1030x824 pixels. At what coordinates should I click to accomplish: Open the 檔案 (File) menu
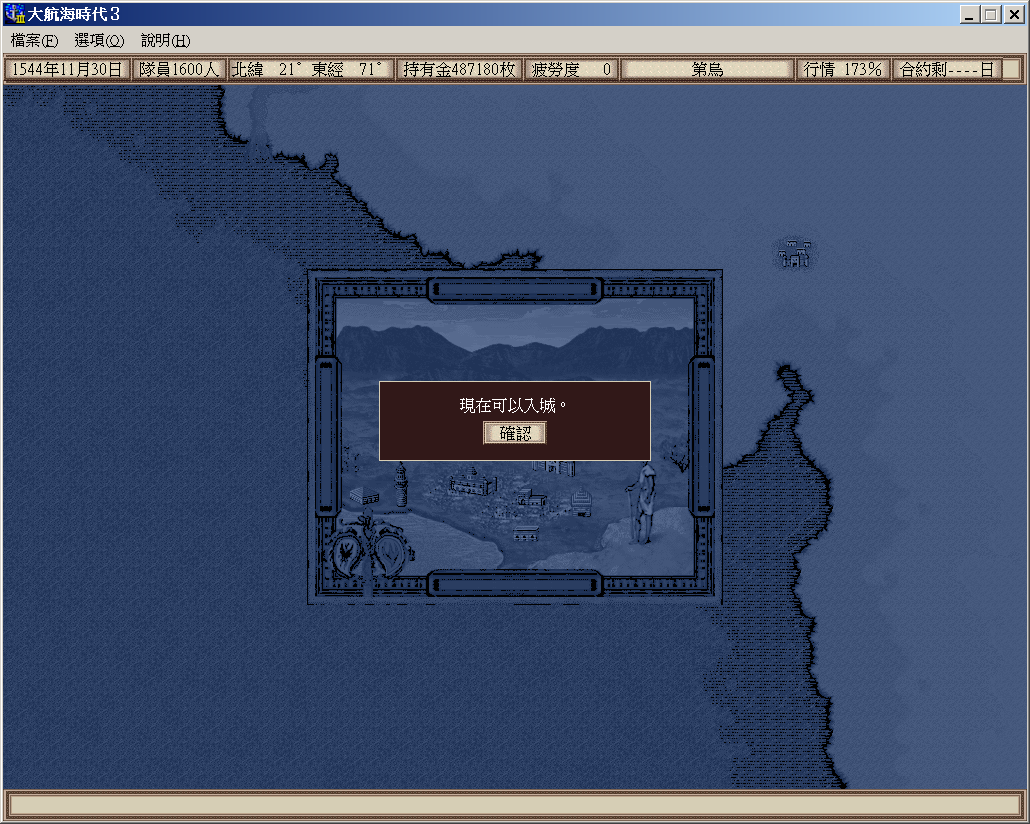pos(34,41)
